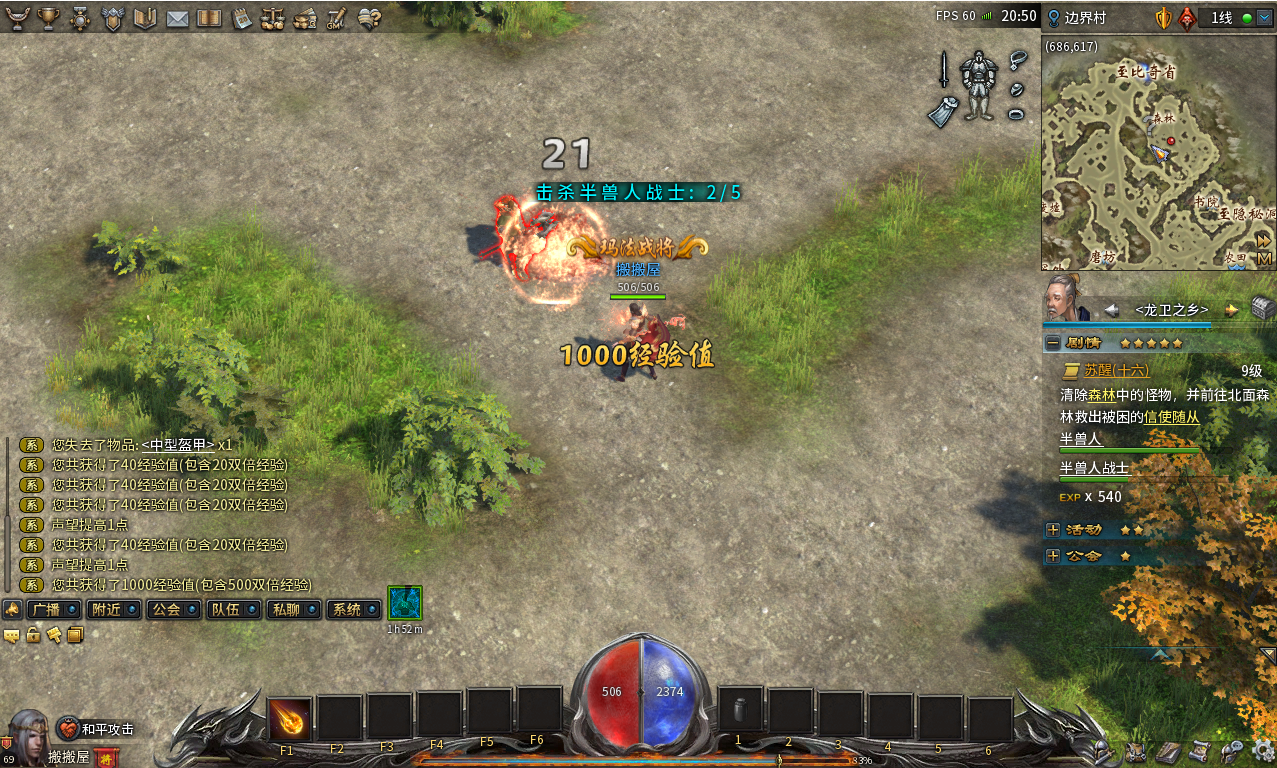Open the calendar icon in top toolbar
This screenshot has width=1277, height=768.
tap(241, 18)
